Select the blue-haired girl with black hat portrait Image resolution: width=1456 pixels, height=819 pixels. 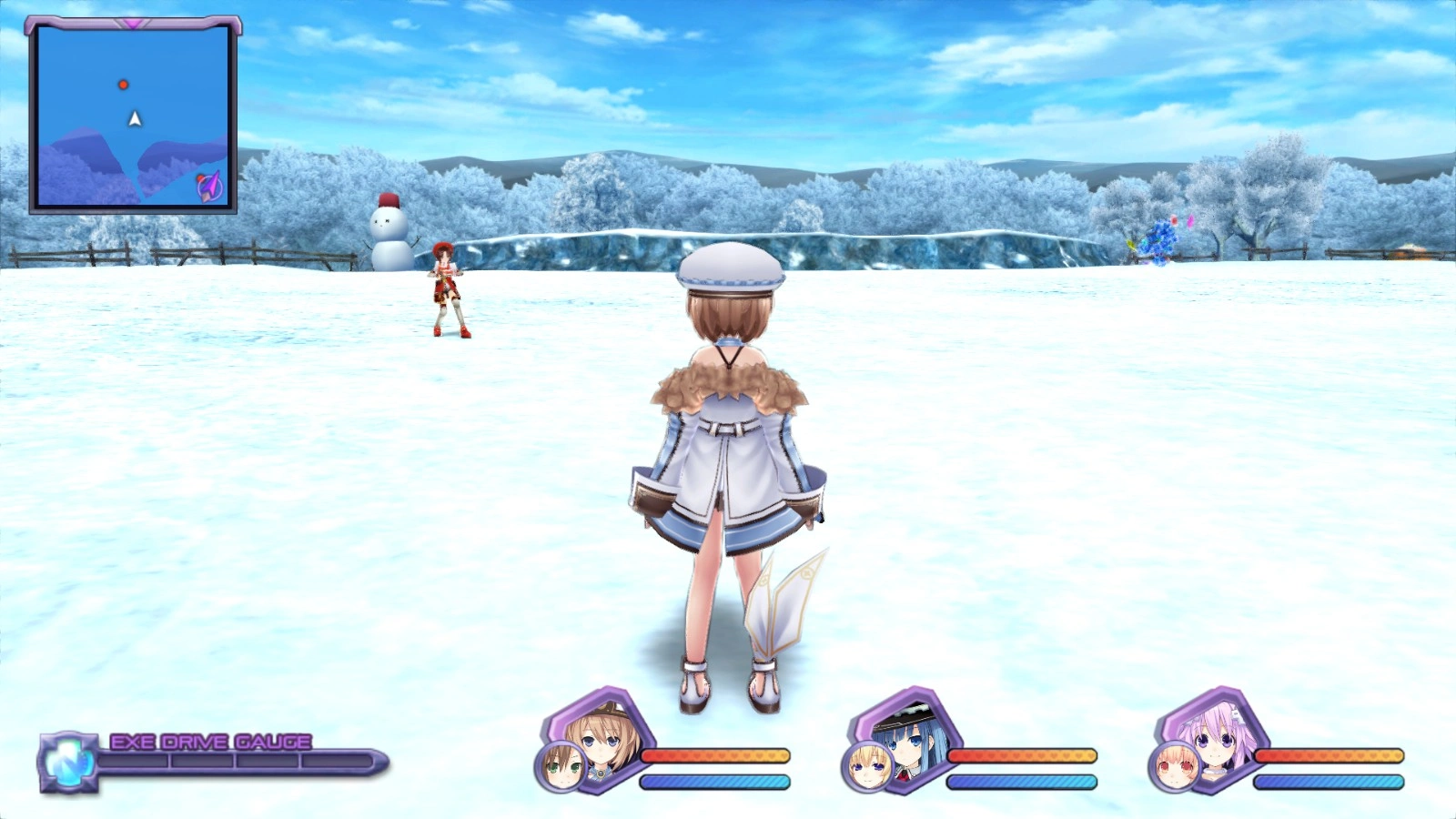coord(908,733)
